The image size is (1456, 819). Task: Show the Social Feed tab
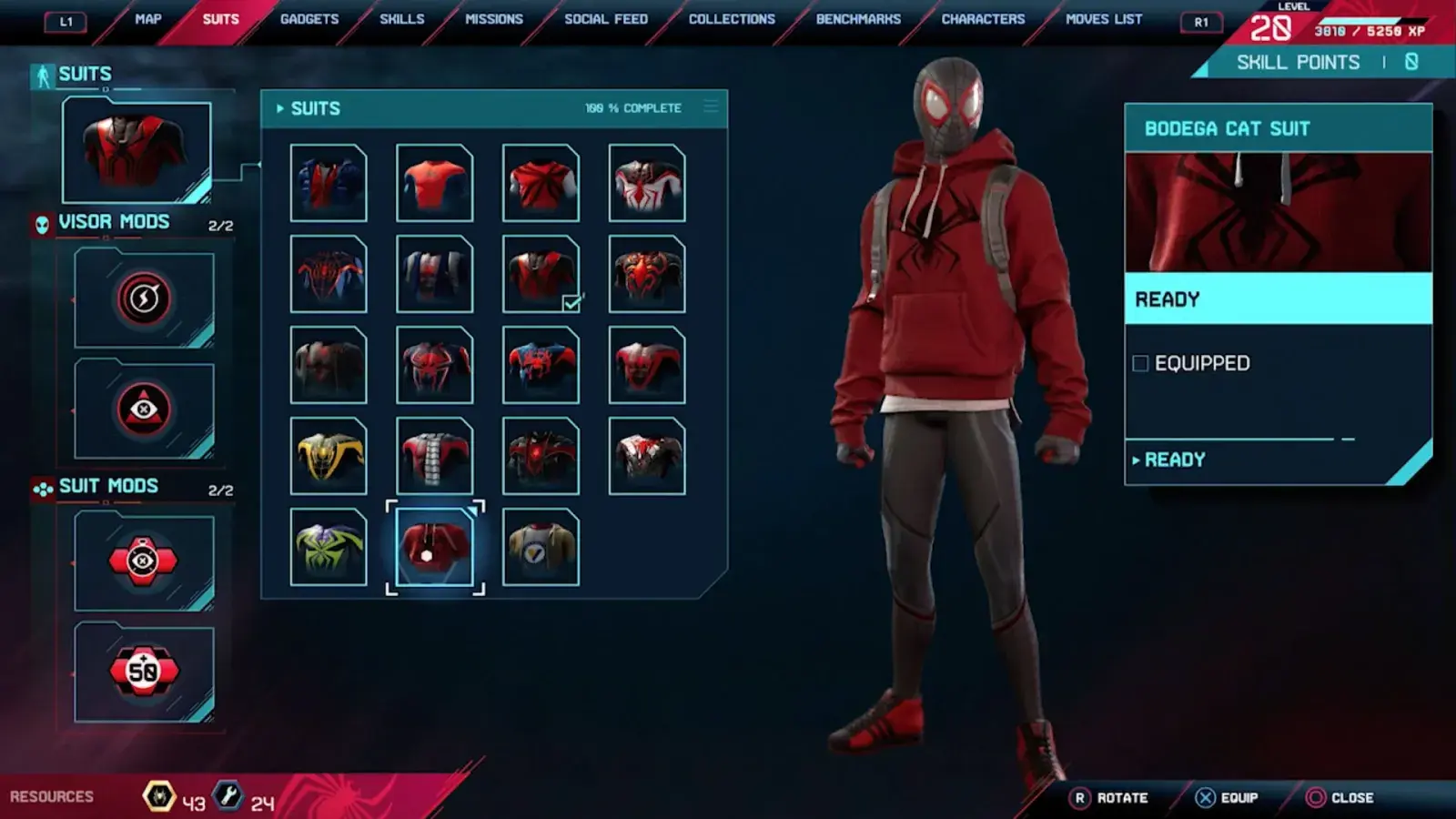pos(606,19)
